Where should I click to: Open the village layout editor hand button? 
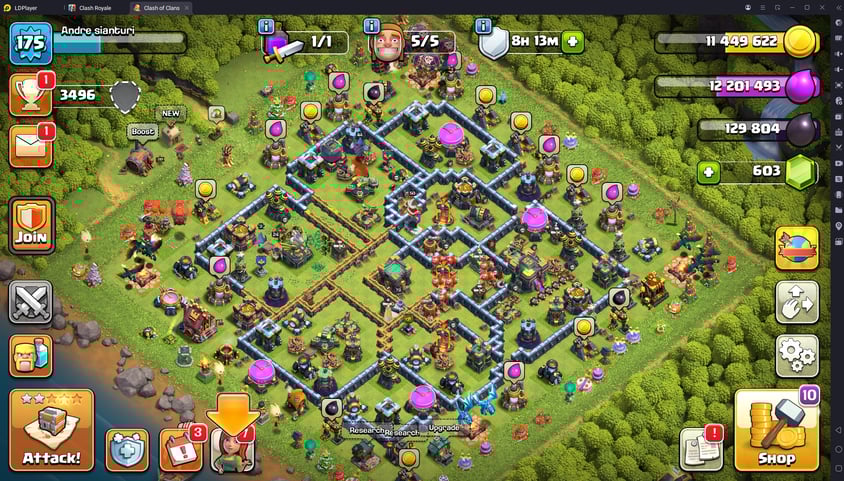tap(797, 302)
